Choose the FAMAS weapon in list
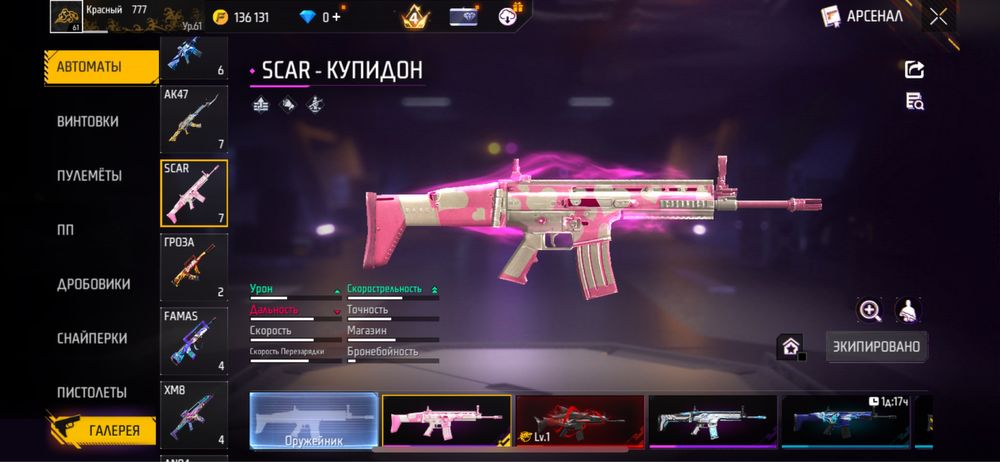Image resolution: width=1000 pixels, height=462 pixels. coord(194,340)
